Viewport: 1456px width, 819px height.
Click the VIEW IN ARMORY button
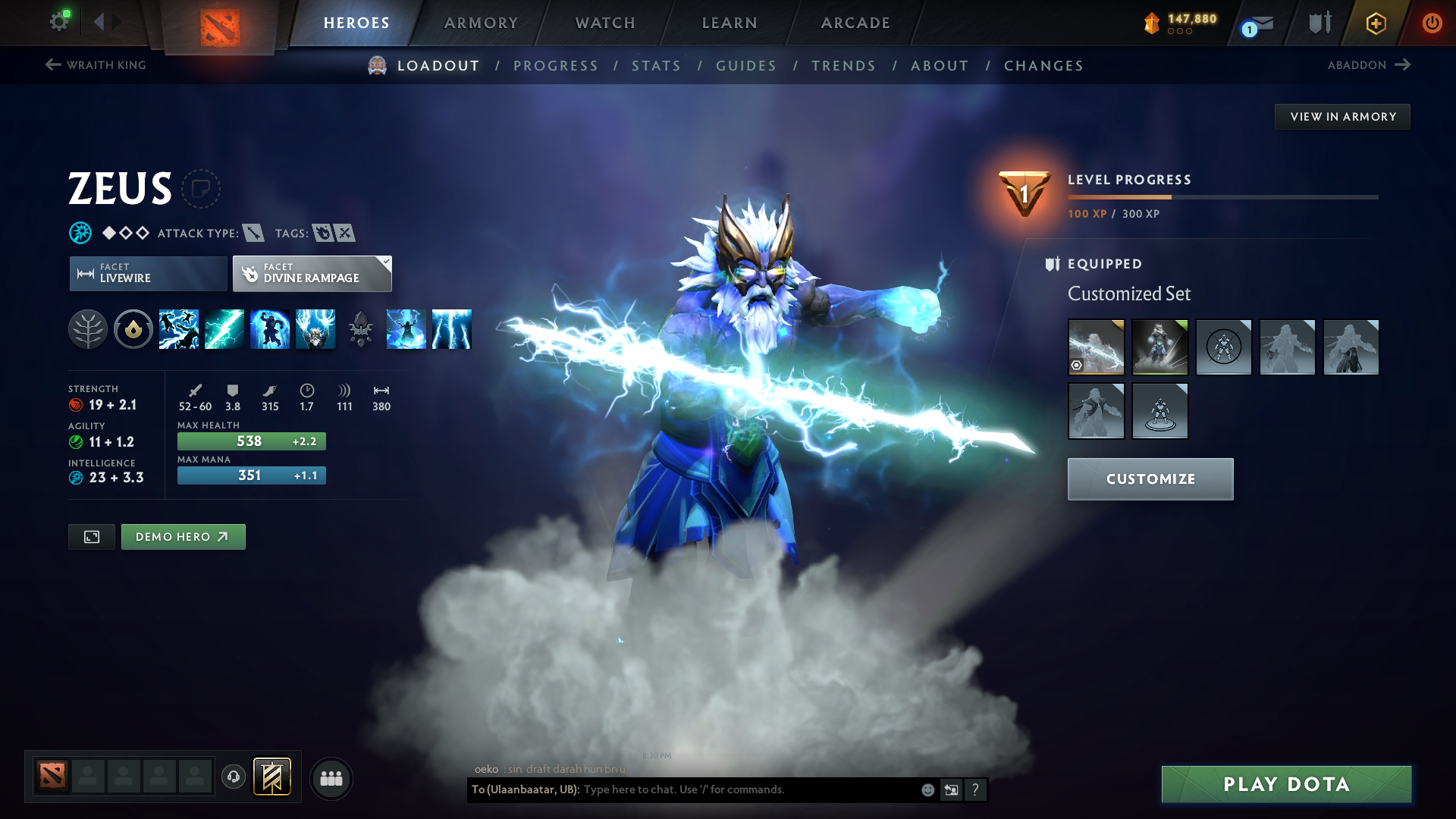coord(1342,116)
